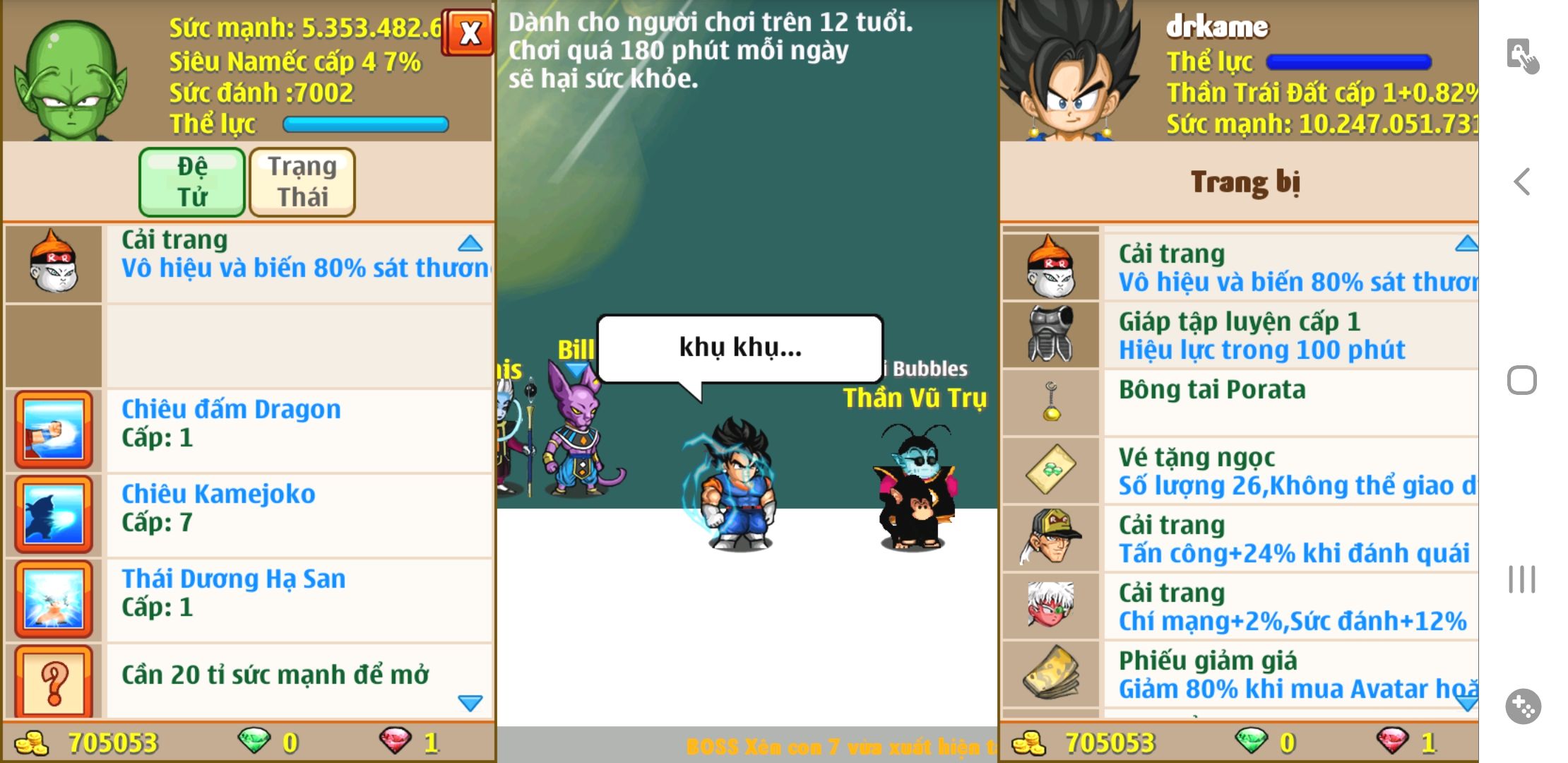Close the disciple panel with the X button
Screen dimensions: 1568x763
(x=468, y=32)
